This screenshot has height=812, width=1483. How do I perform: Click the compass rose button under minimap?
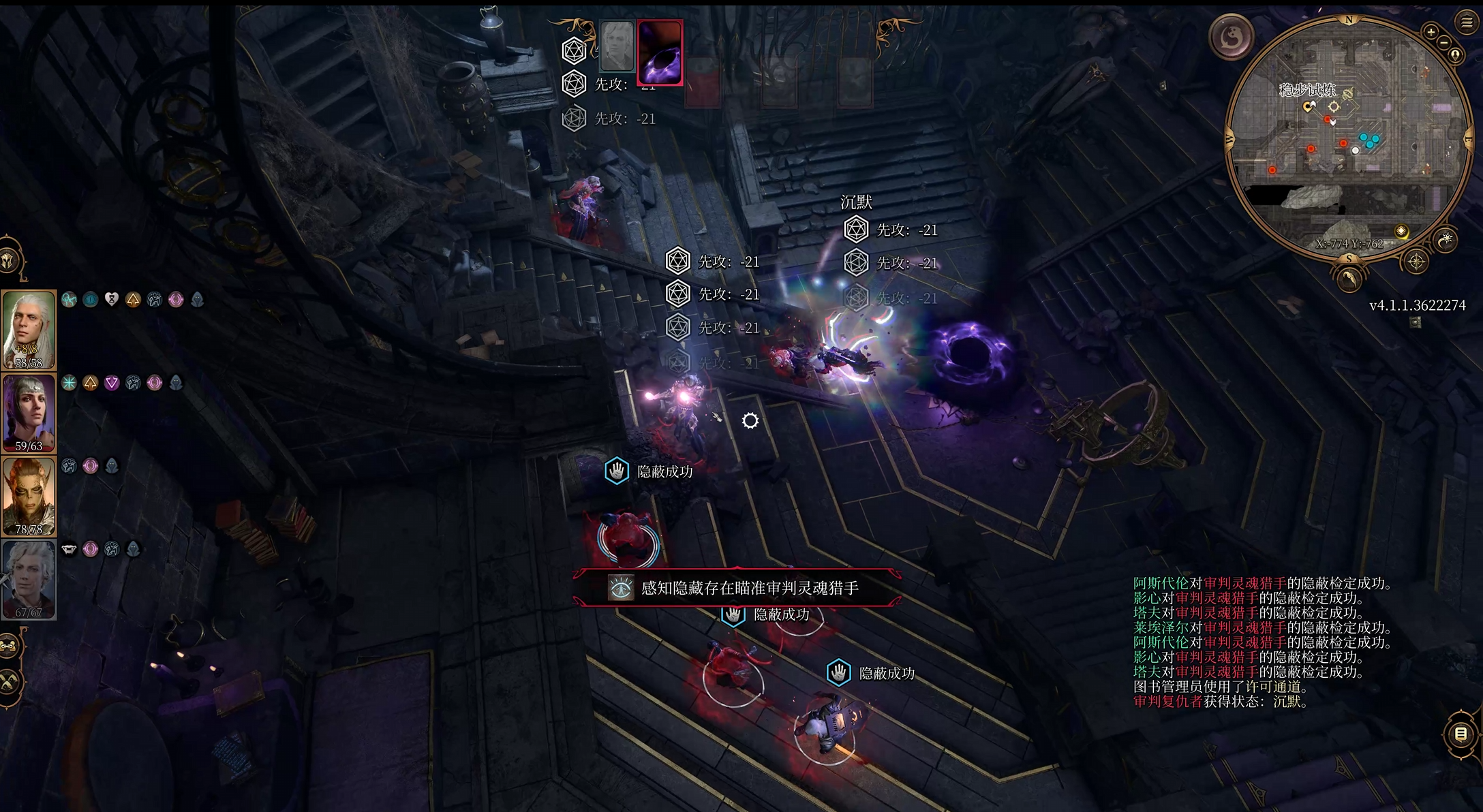1416,262
